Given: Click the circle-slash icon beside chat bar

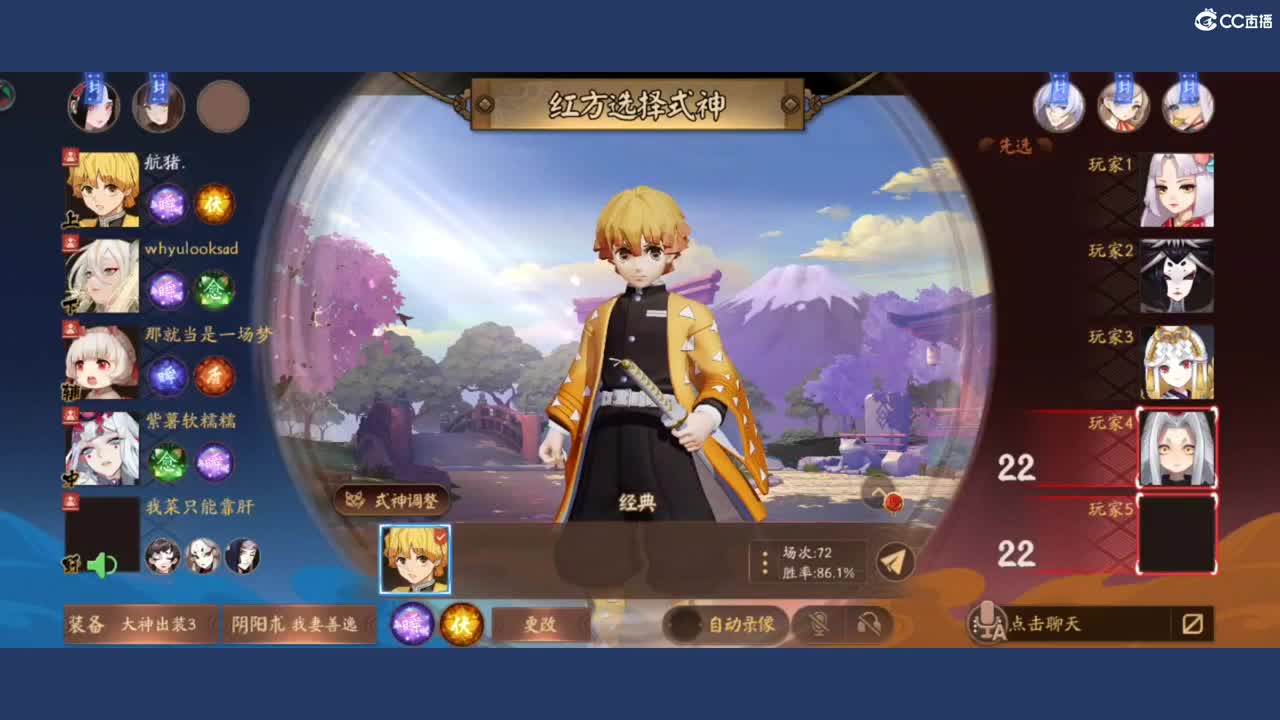Looking at the screenshot, I should [x=1194, y=622].
